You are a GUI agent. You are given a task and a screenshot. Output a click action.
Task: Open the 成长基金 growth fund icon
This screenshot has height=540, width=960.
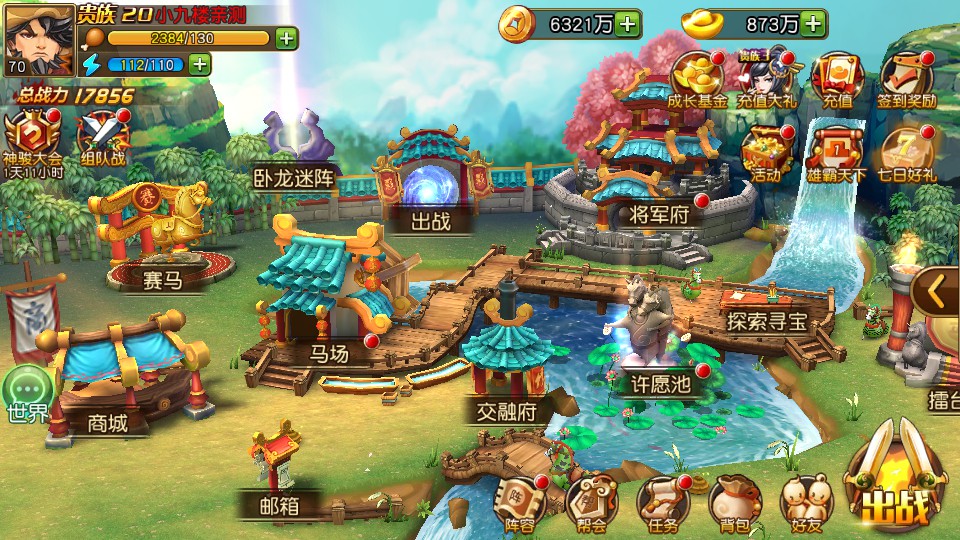[698, 78]
